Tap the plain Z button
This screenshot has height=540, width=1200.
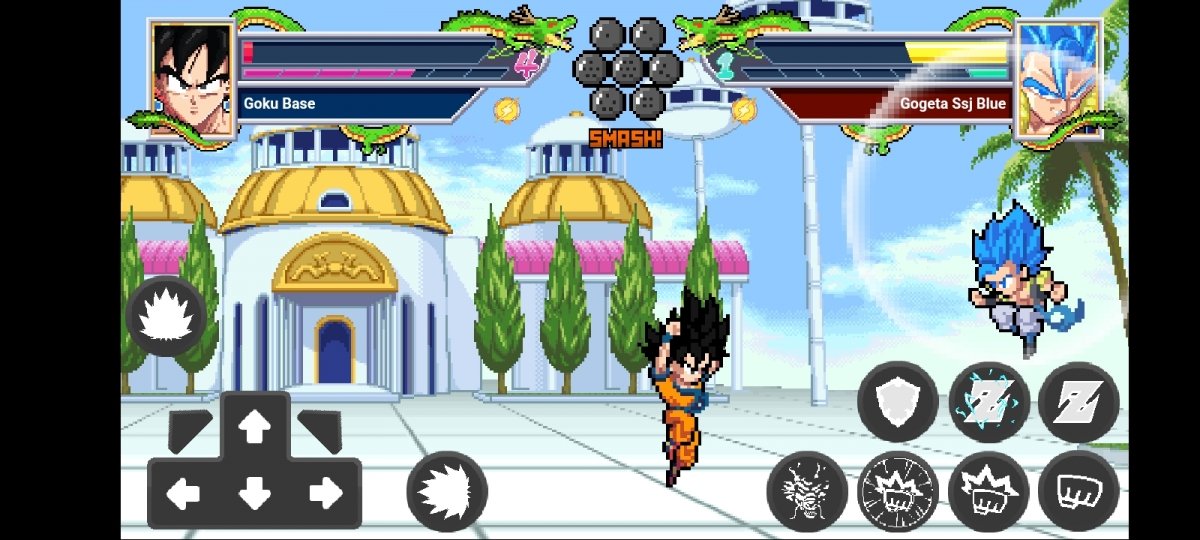(x=1077, y=402)
